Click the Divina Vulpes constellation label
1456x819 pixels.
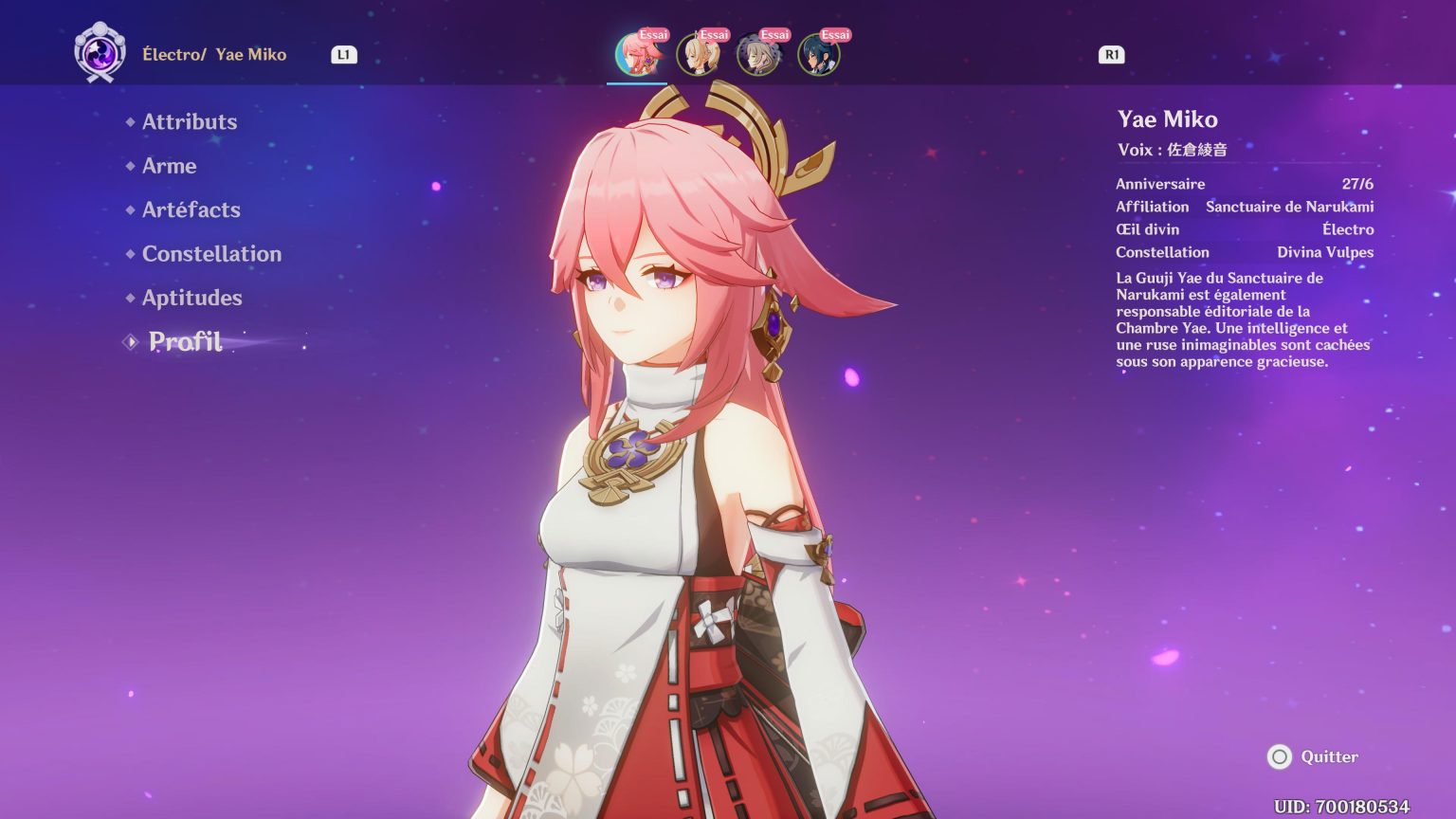click(x=1324, y=252)
